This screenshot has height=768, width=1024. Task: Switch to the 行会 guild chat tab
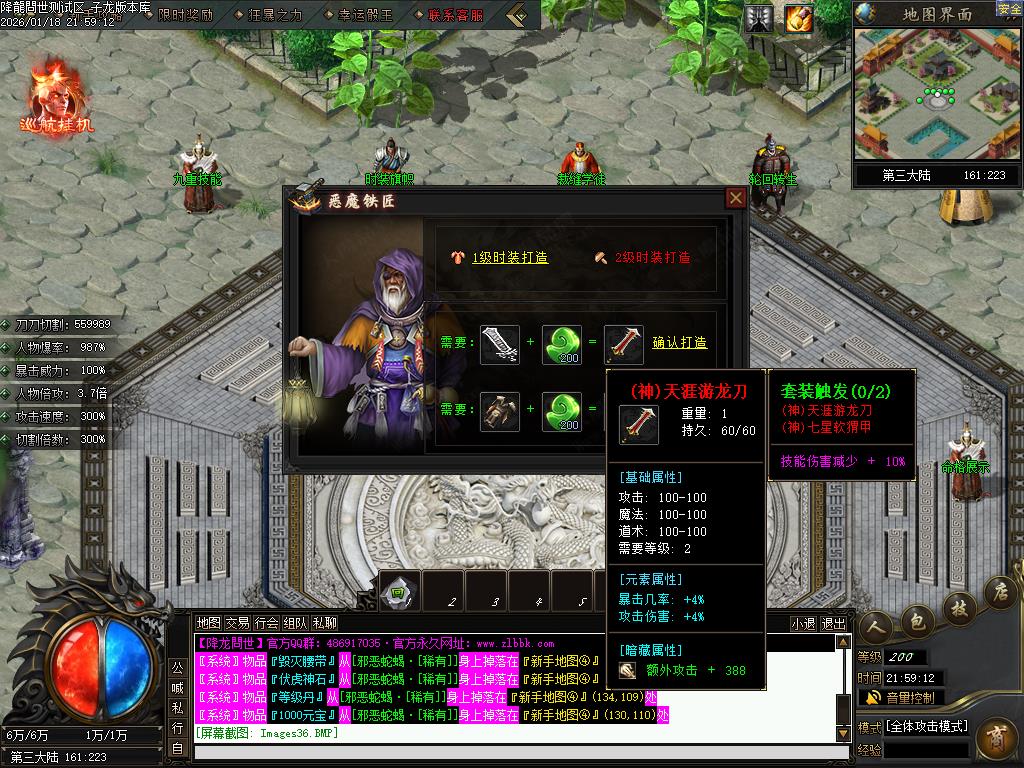tap(266, 622)
